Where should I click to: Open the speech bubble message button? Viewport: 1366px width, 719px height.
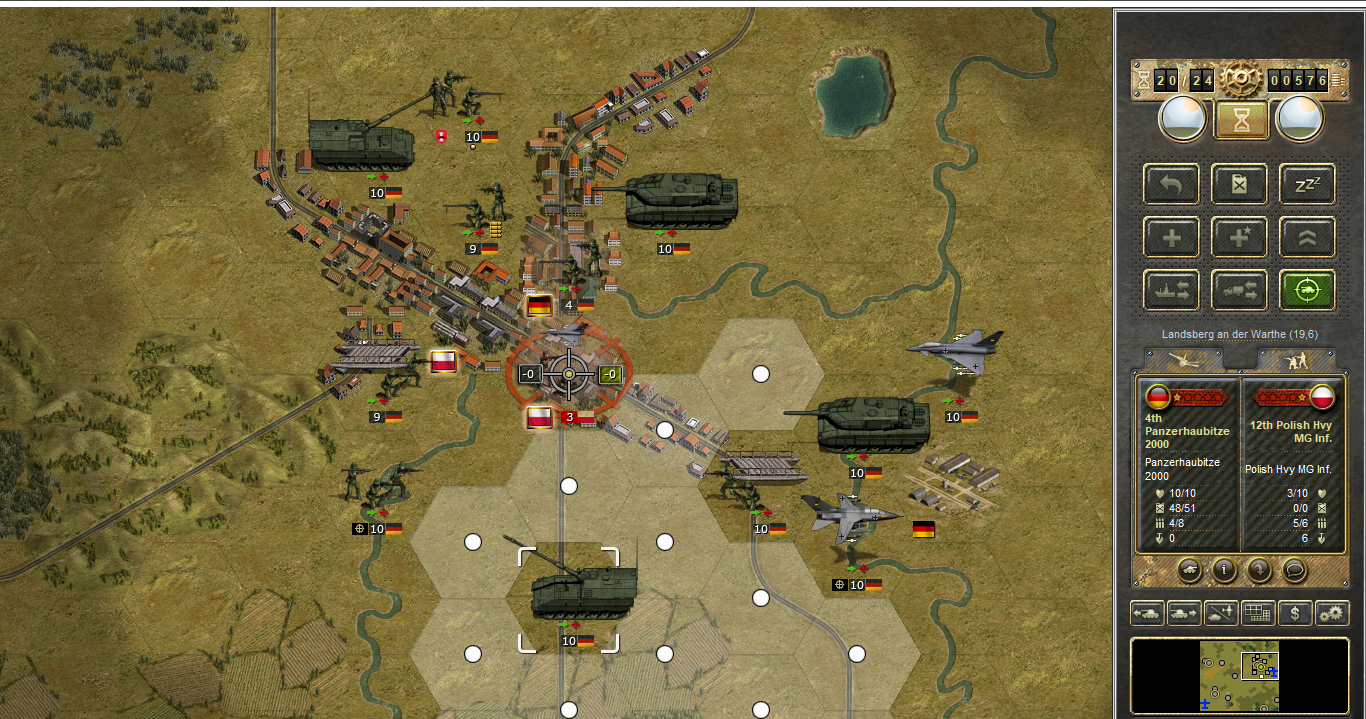pos(1295,570)
